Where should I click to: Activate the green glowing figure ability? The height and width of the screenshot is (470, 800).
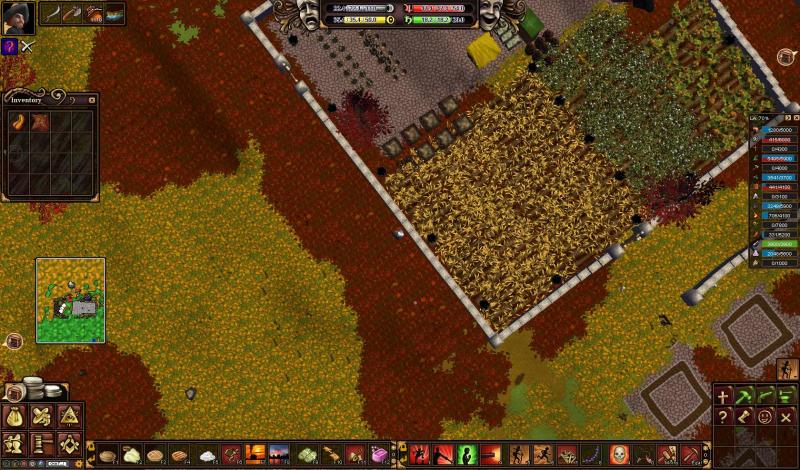[x=465, y=454]
